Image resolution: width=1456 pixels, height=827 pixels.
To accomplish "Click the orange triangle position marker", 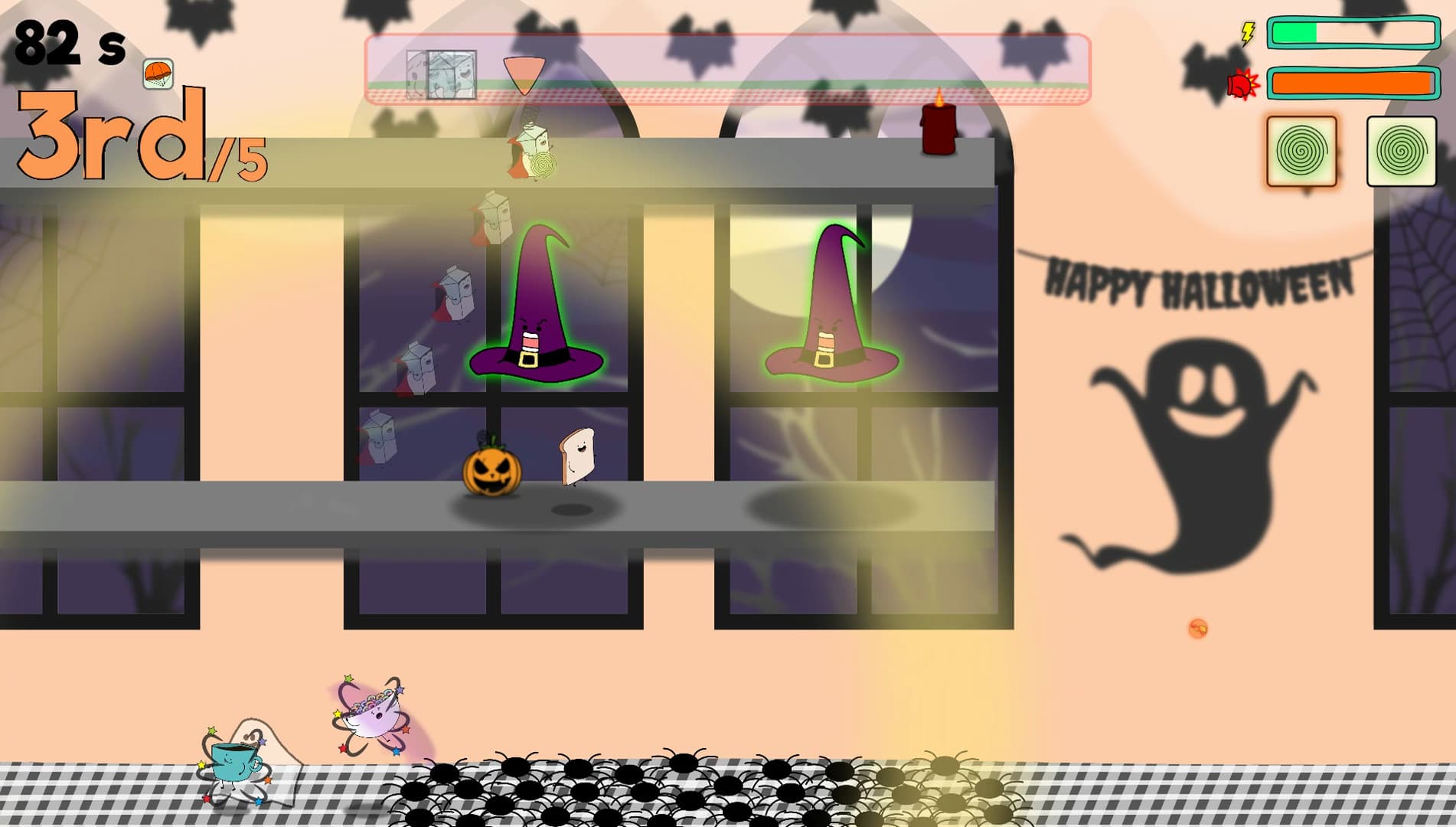I will coord(524,74).
